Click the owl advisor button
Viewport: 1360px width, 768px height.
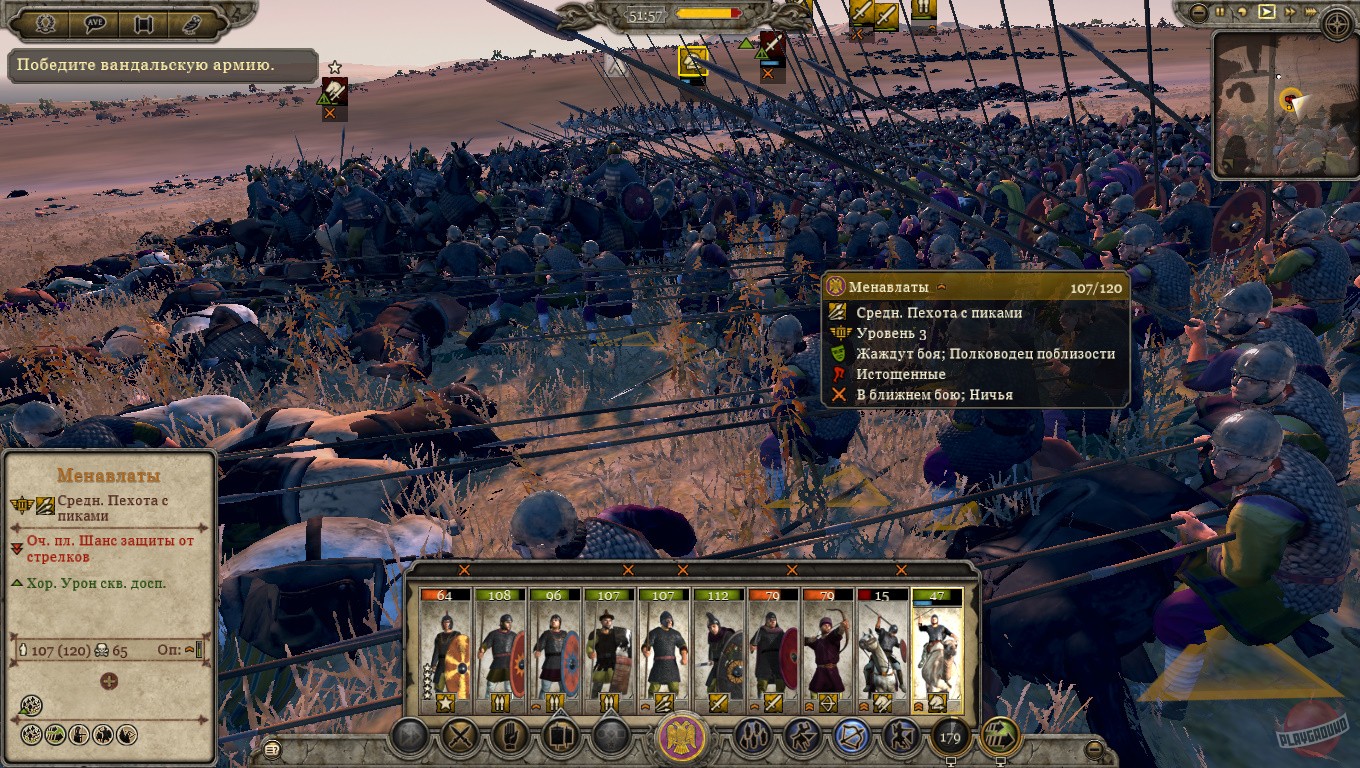click(191, 23)
